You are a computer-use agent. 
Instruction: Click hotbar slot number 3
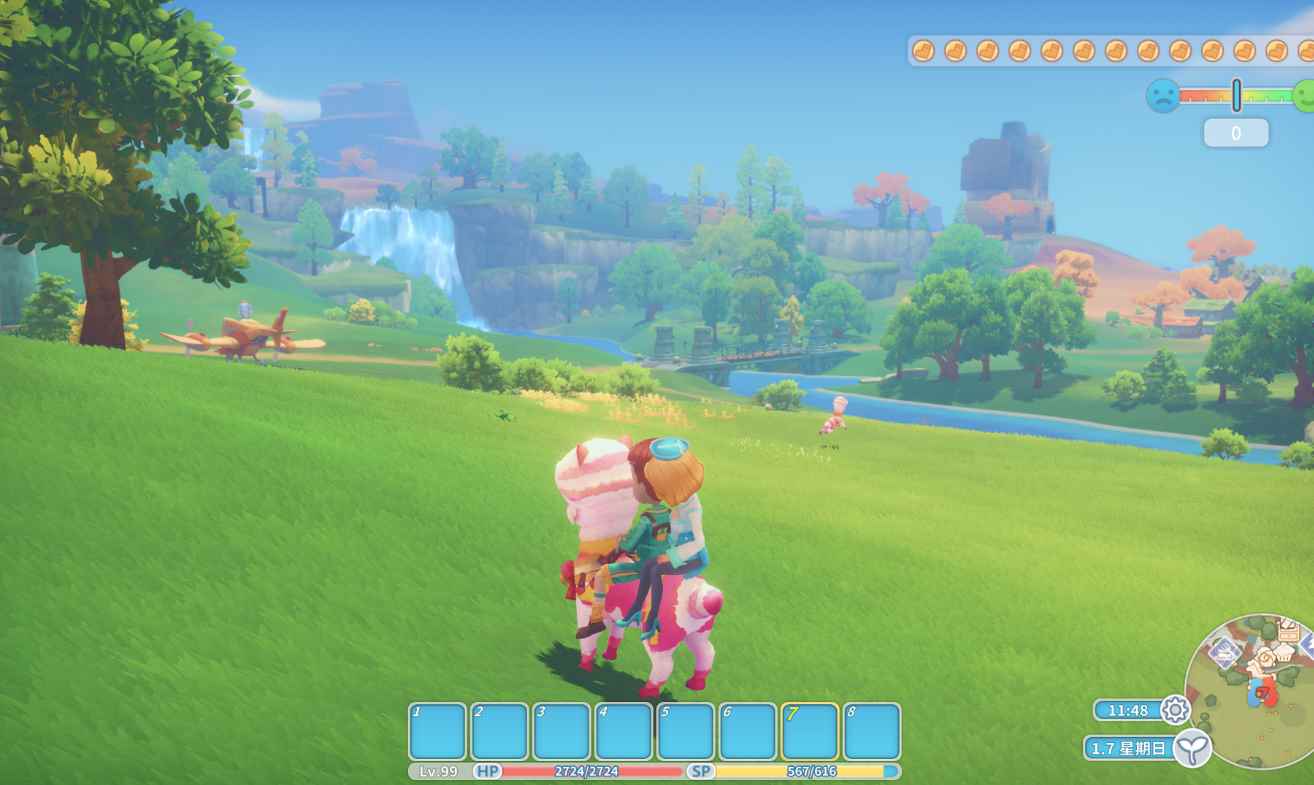click(562, 731)
